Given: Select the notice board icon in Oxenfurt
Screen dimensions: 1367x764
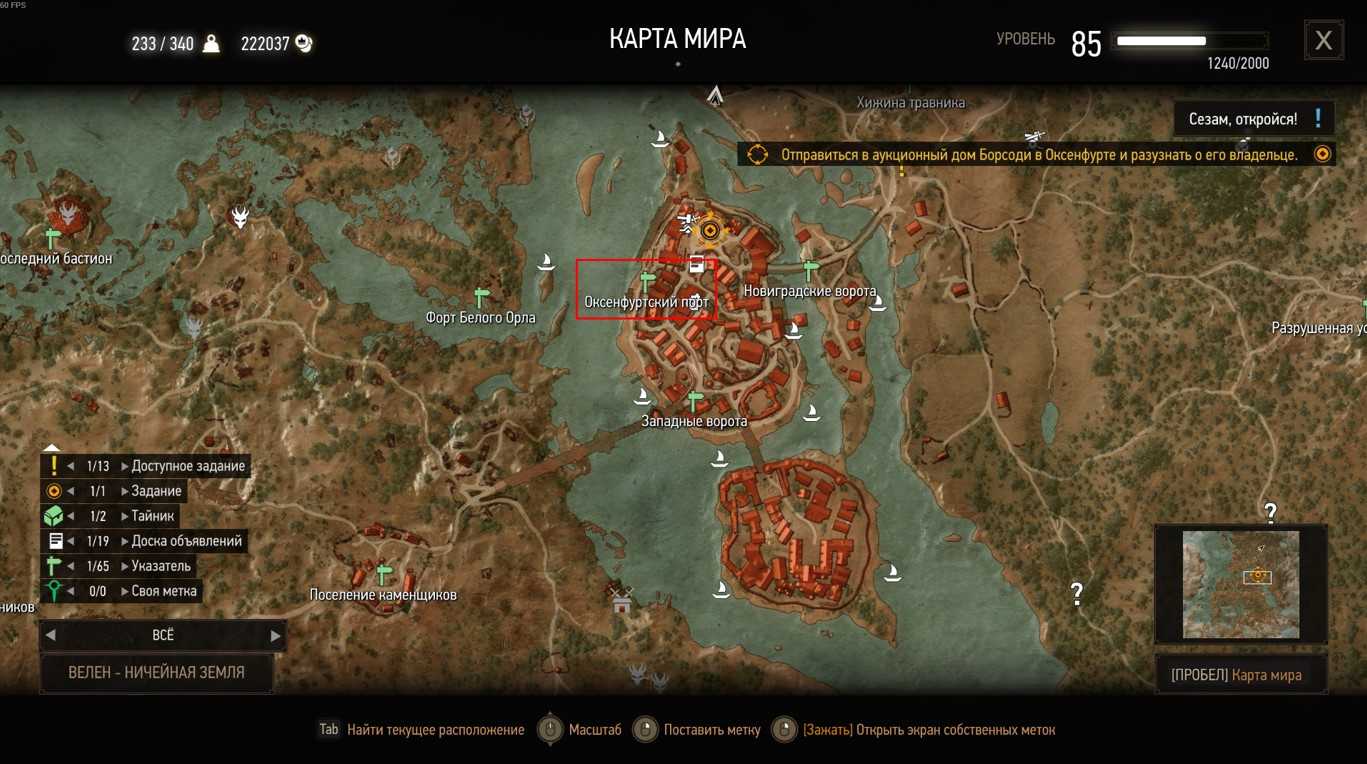Looking at the screenshot, I should pyautogui.click(x=696, y=264).
